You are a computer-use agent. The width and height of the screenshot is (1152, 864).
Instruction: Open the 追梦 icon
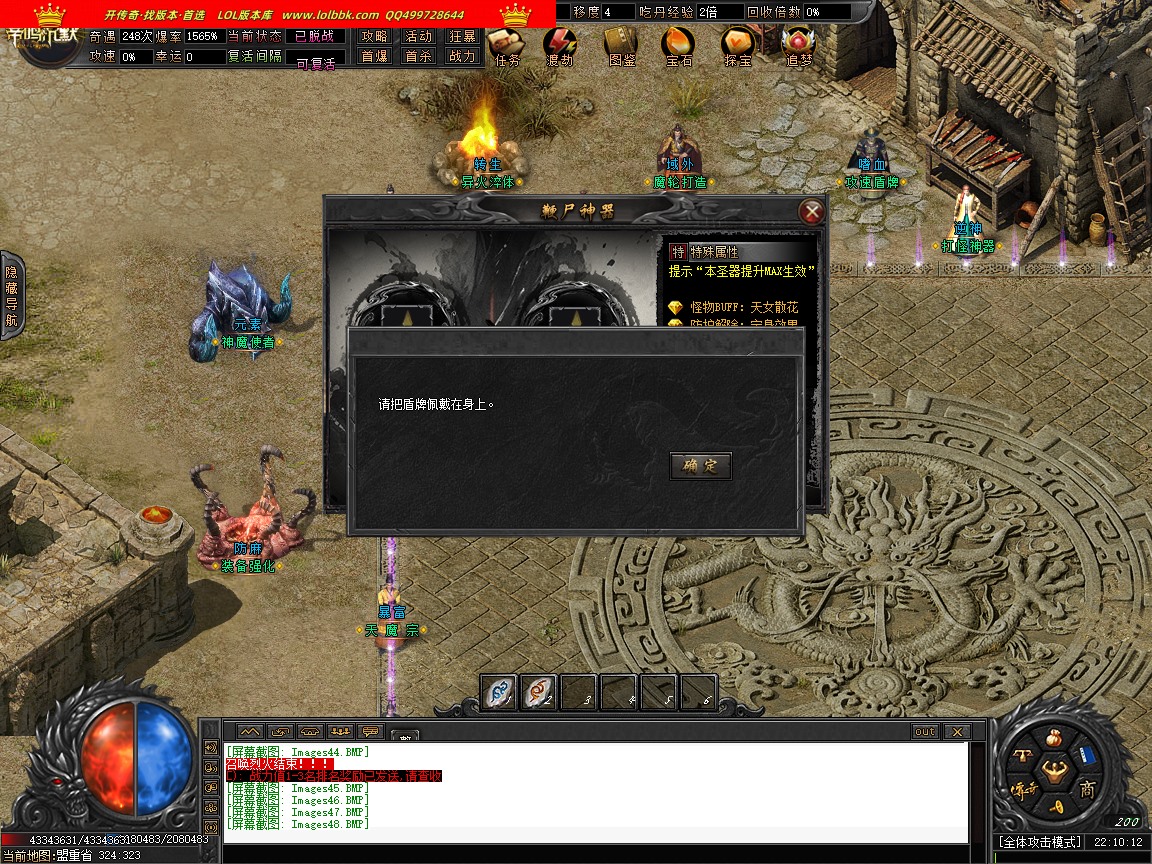coord(798,45)
